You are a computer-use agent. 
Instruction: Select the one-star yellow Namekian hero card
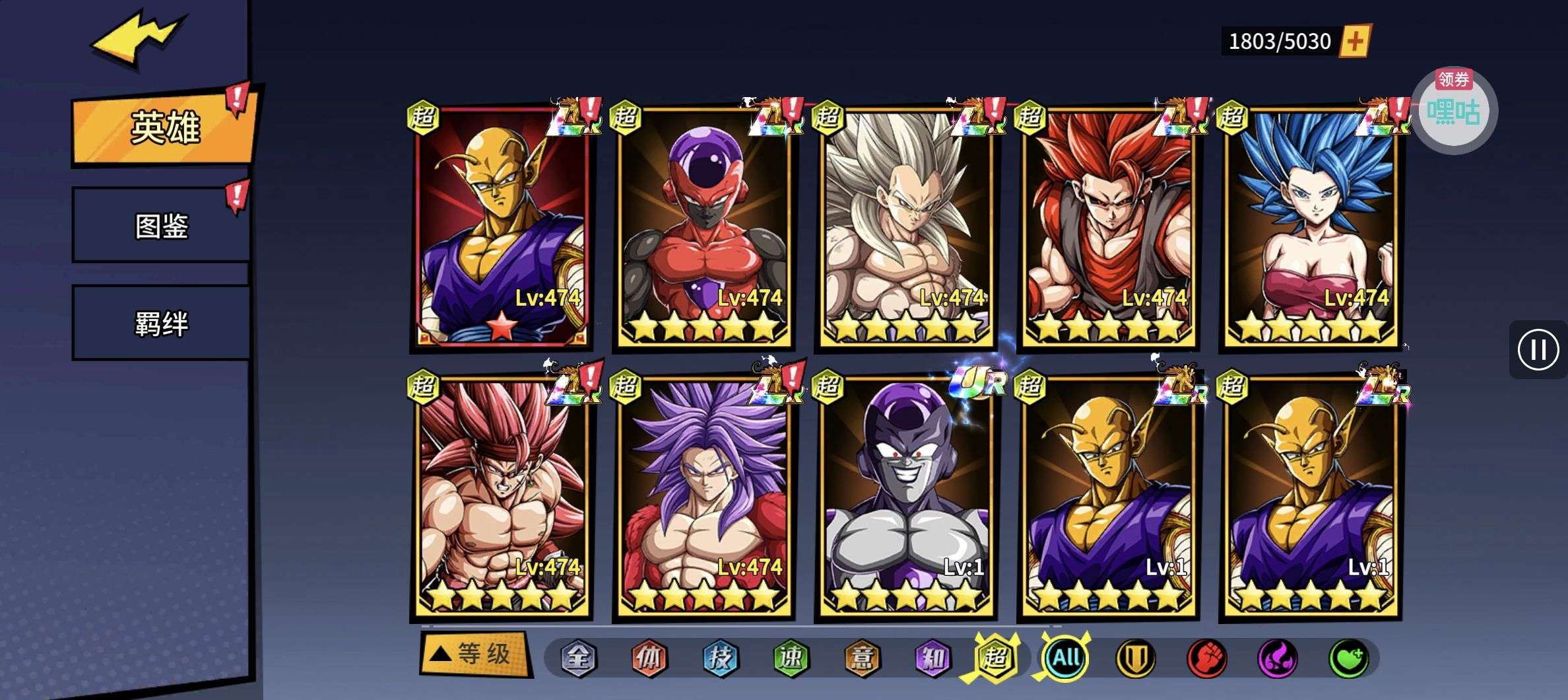[502, 228]
